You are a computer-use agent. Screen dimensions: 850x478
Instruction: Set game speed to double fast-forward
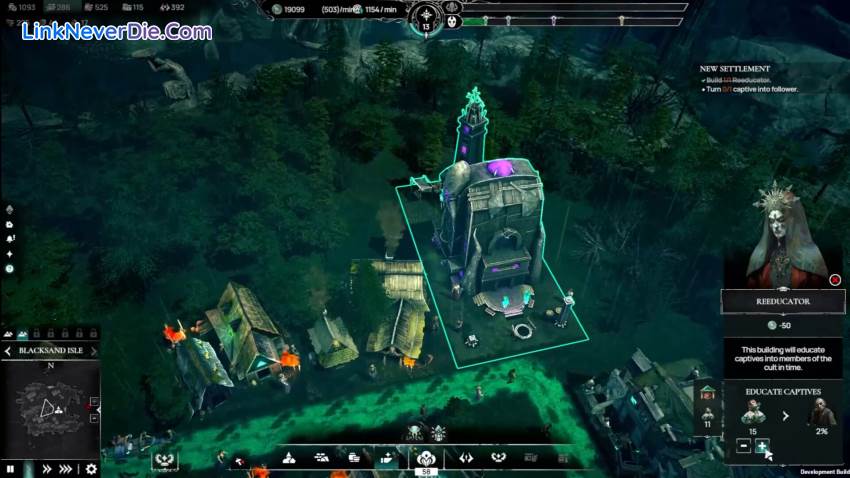click(x=46, y=468)
